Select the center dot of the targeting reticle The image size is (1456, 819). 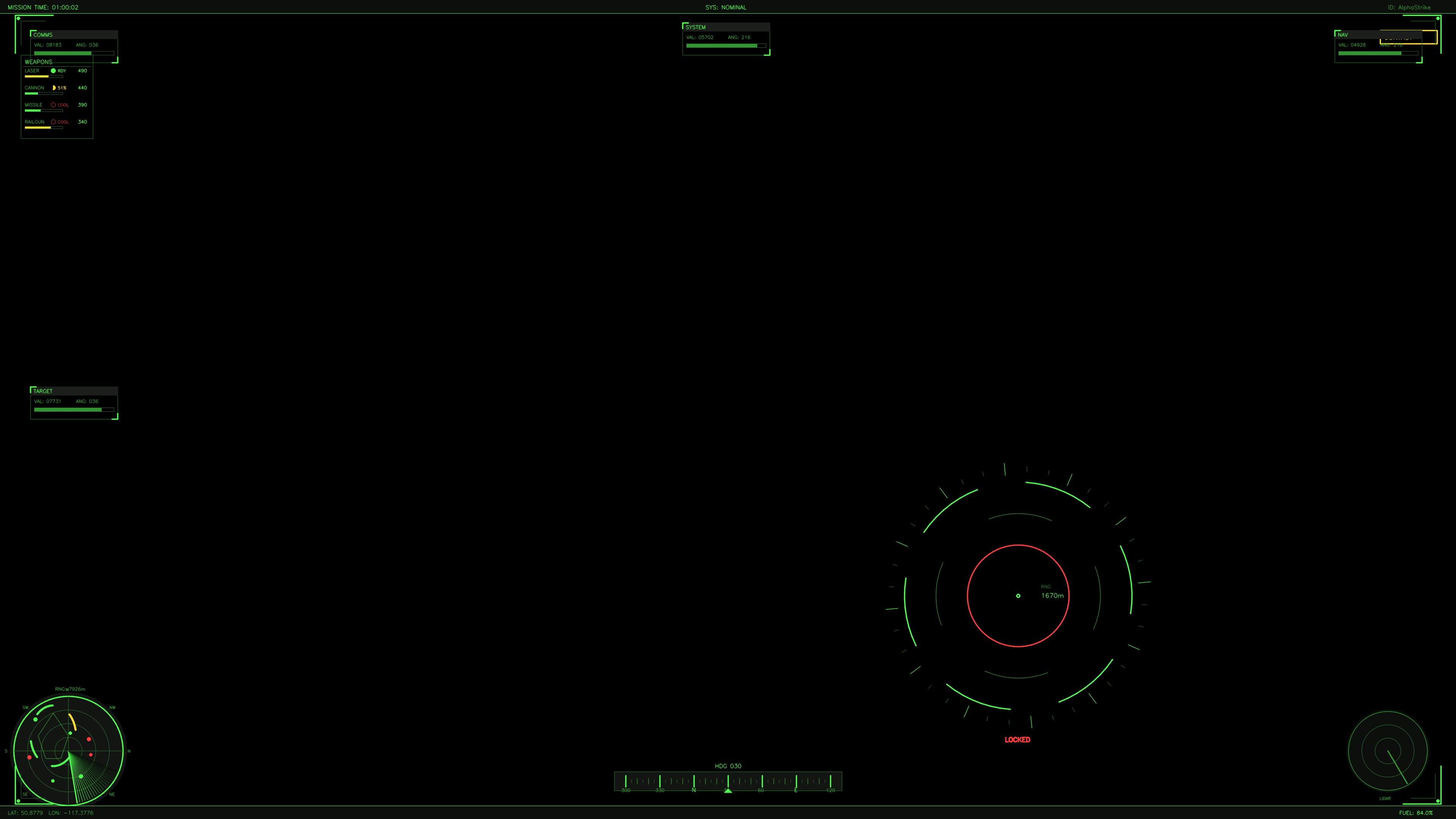[1017, 596]
